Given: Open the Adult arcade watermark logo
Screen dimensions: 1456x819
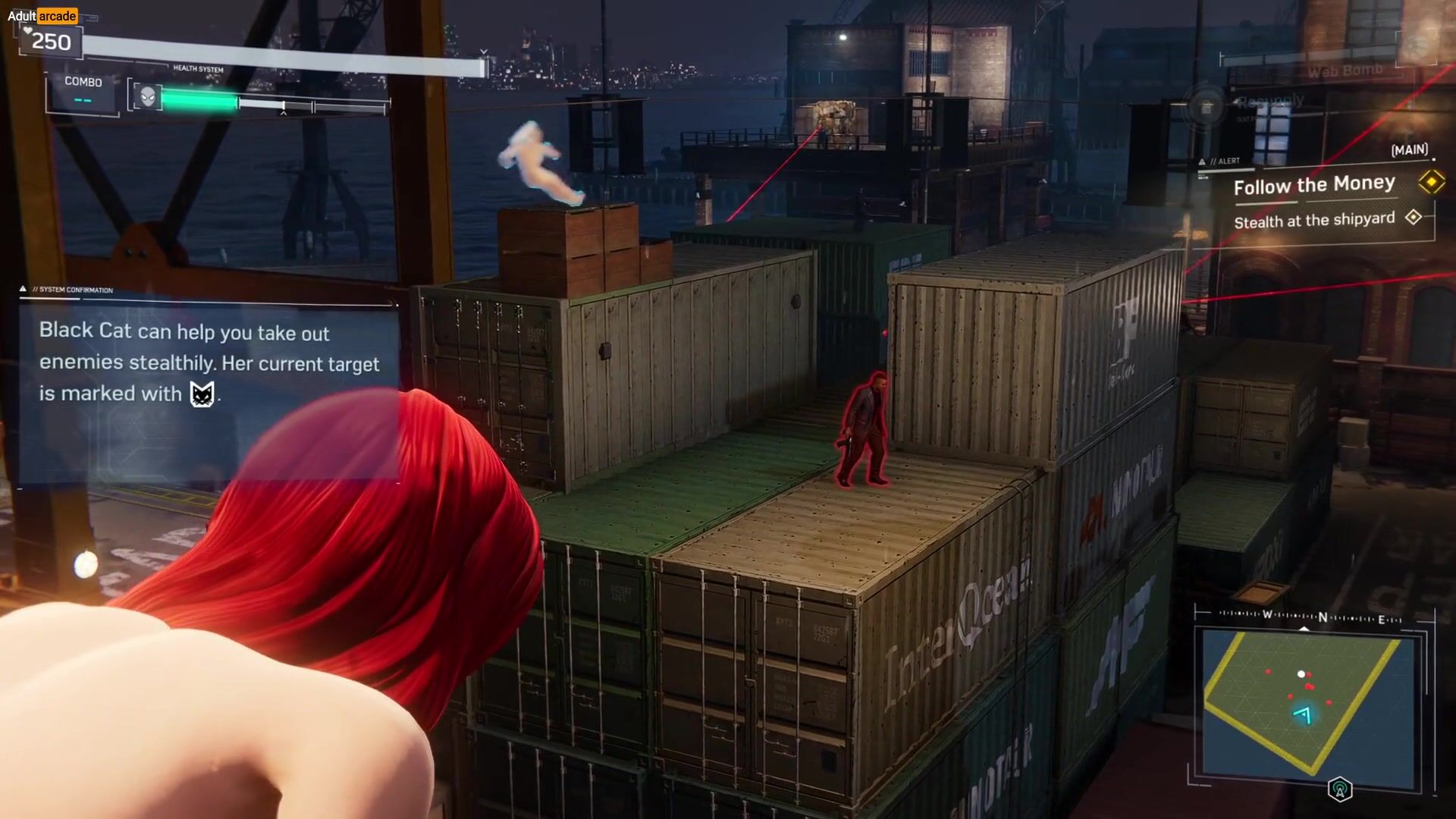Looking at the screenshot, I should 42,16.
